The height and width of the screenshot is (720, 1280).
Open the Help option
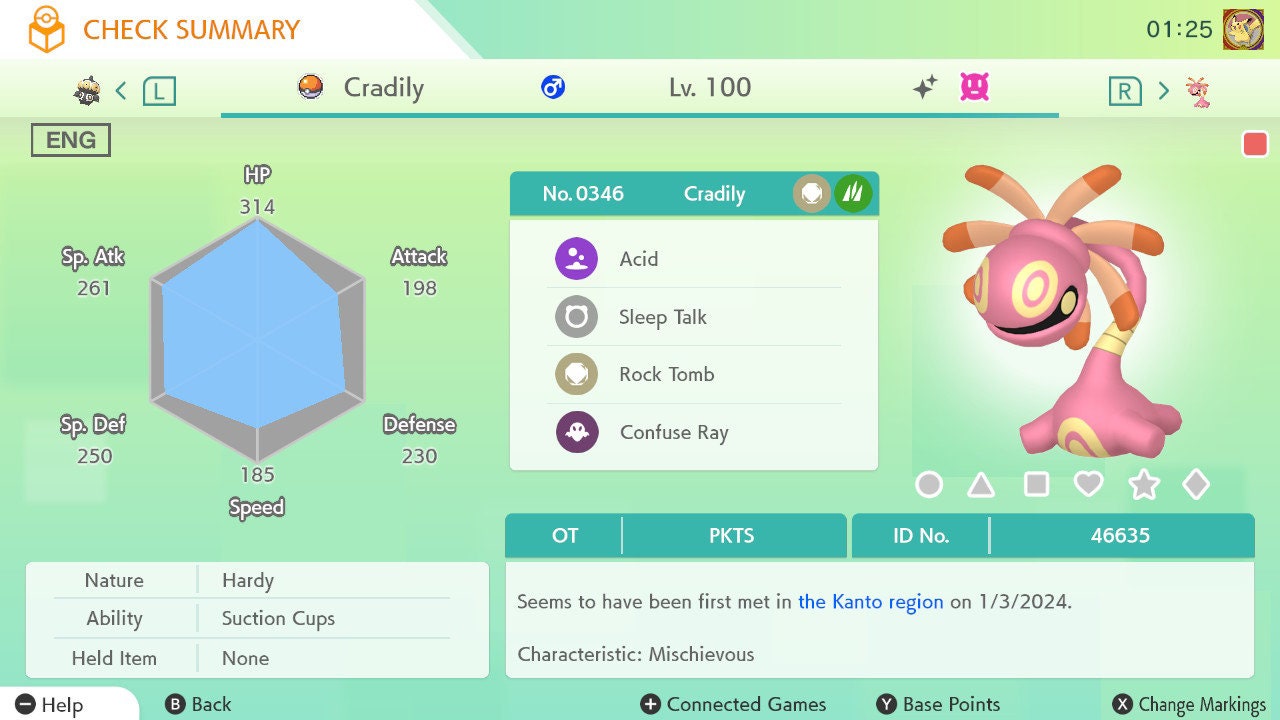50,704
